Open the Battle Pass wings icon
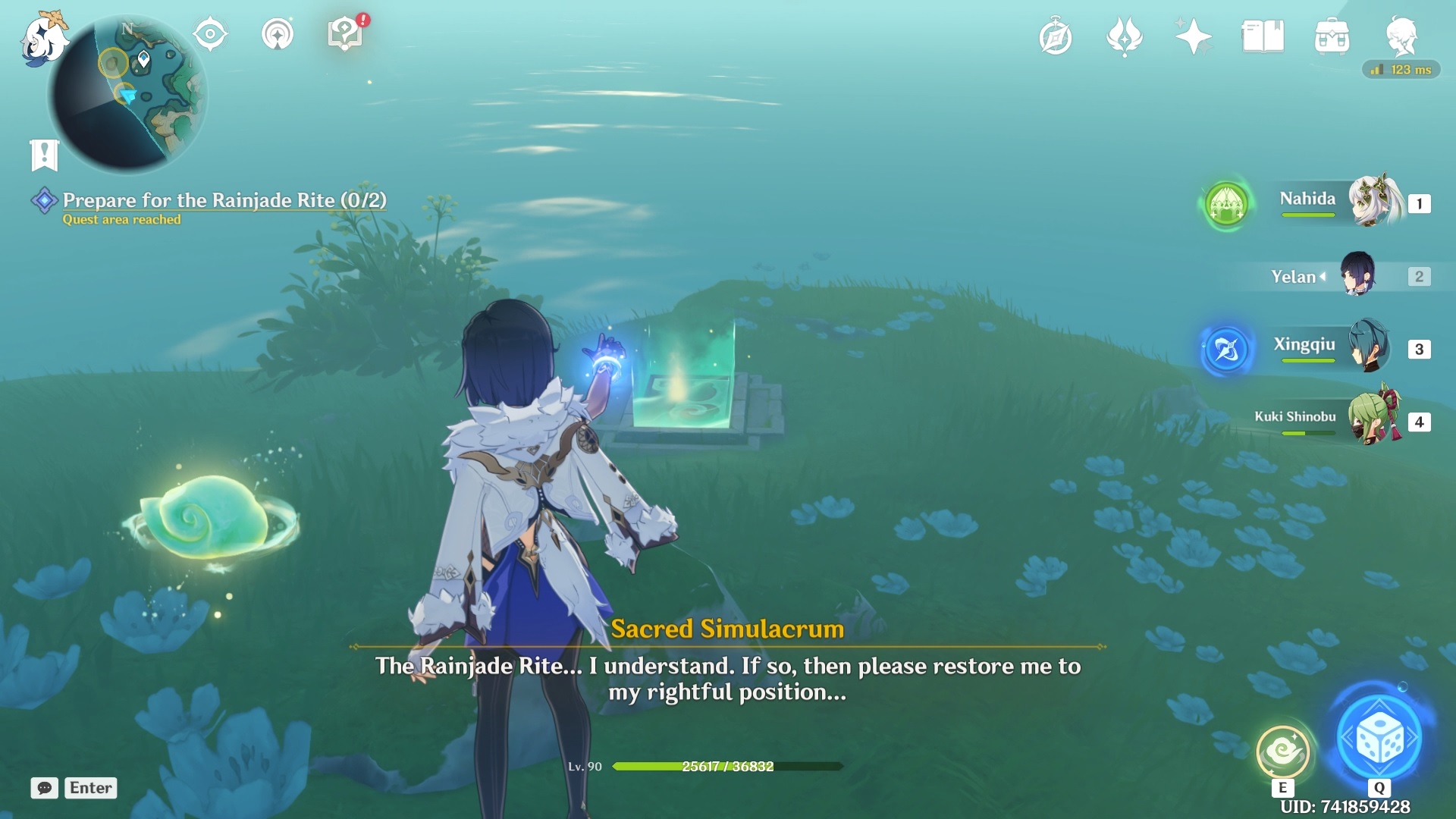The width and height of the screenshot is (1456, 819). (x=1125, y=36)
